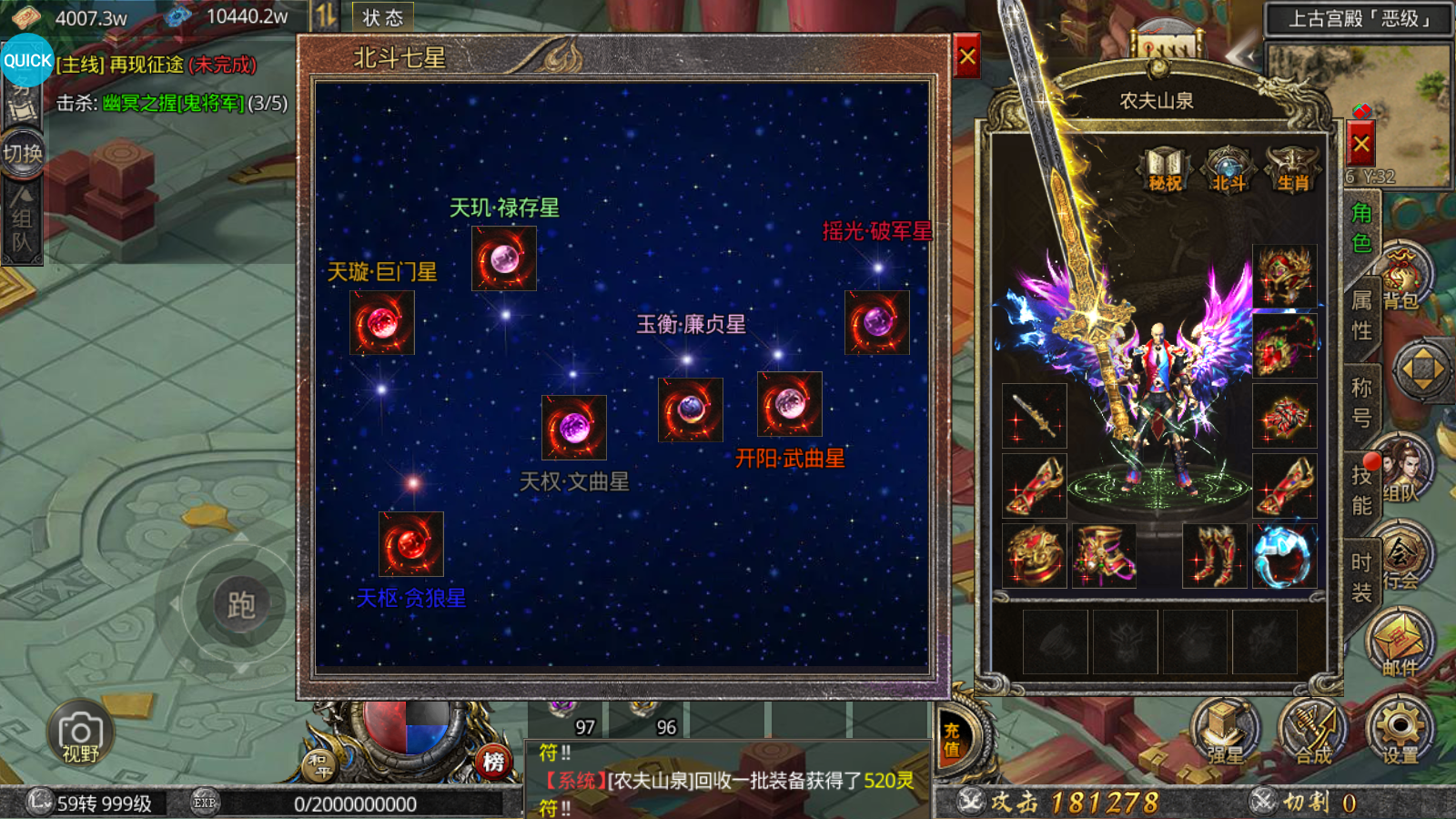Select the 天璇·巨门星 star orb
This screenshot has width=1456, height=819.
point(382,322)
